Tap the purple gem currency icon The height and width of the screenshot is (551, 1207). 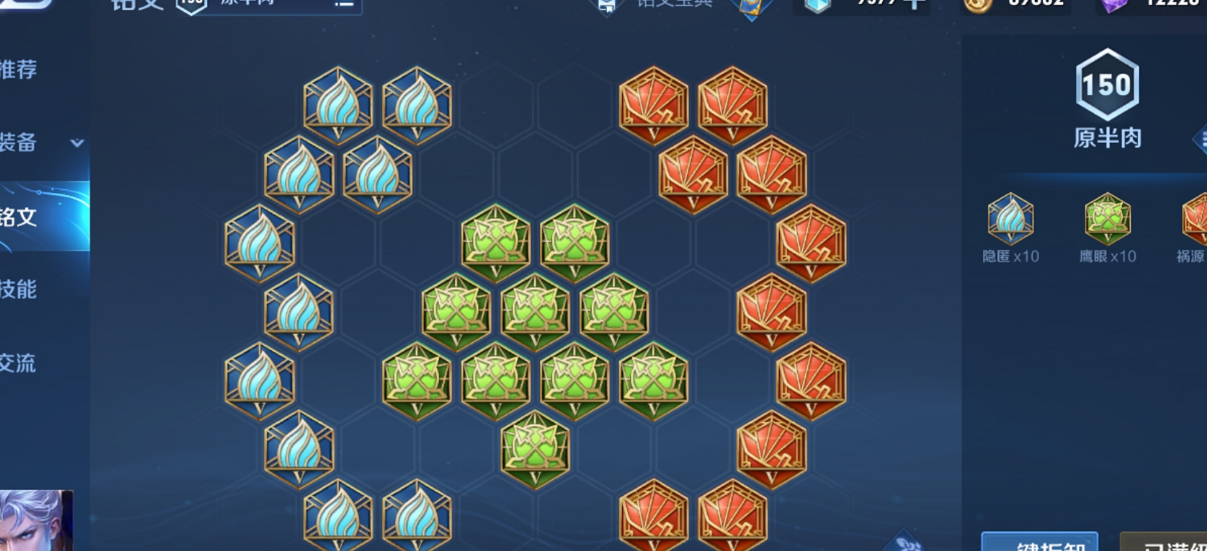coord(1113,5)
